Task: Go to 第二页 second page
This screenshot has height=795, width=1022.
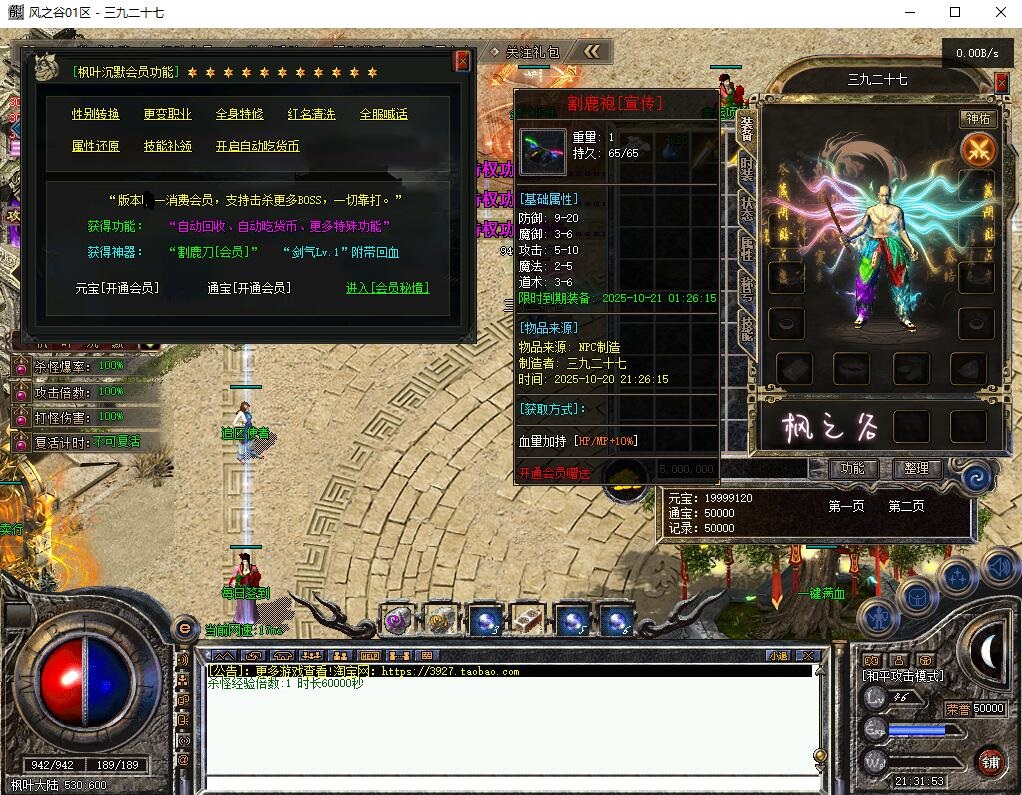Action: pos(906,506)
